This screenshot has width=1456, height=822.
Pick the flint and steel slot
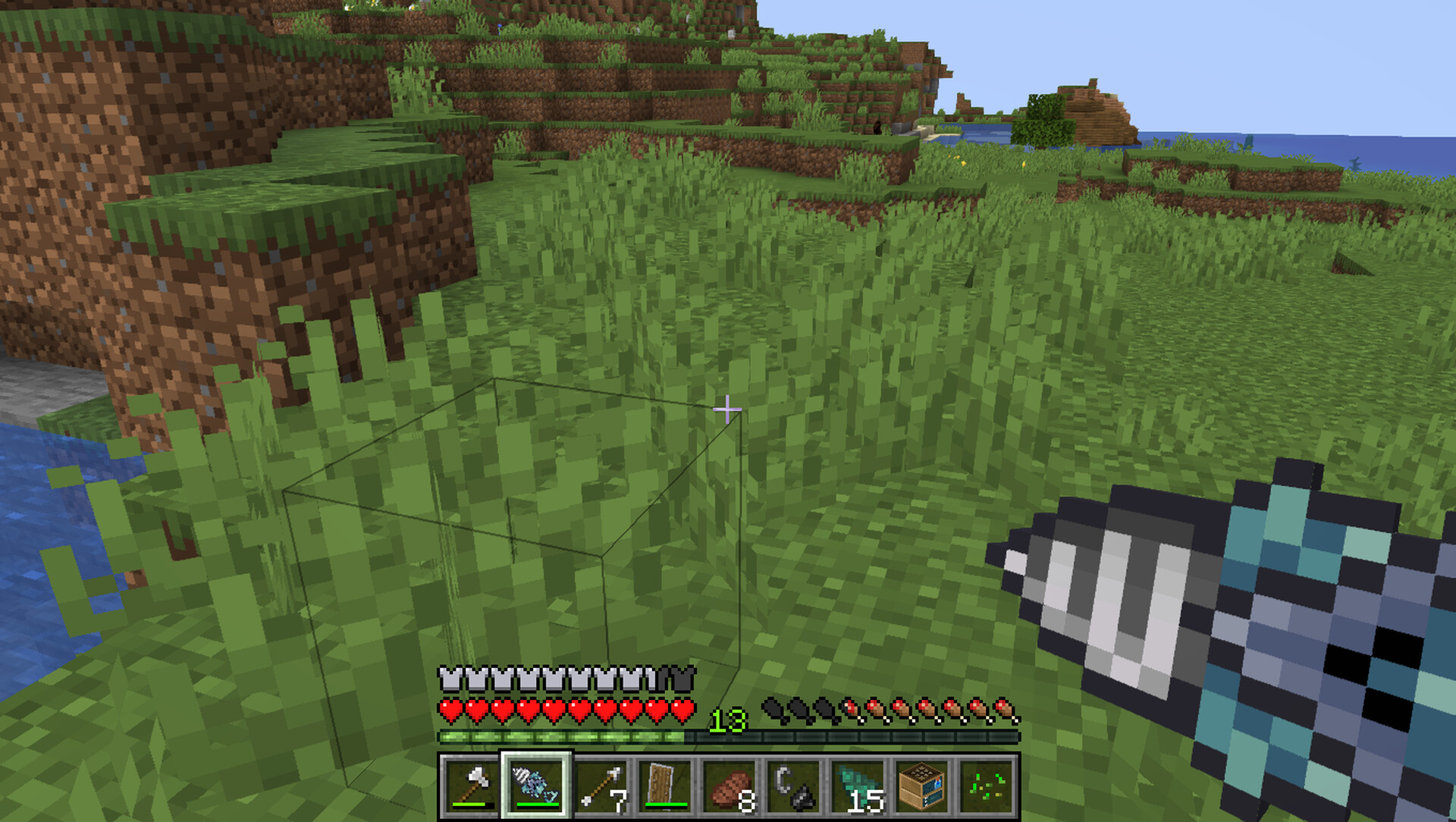click(x=794, y=786)
